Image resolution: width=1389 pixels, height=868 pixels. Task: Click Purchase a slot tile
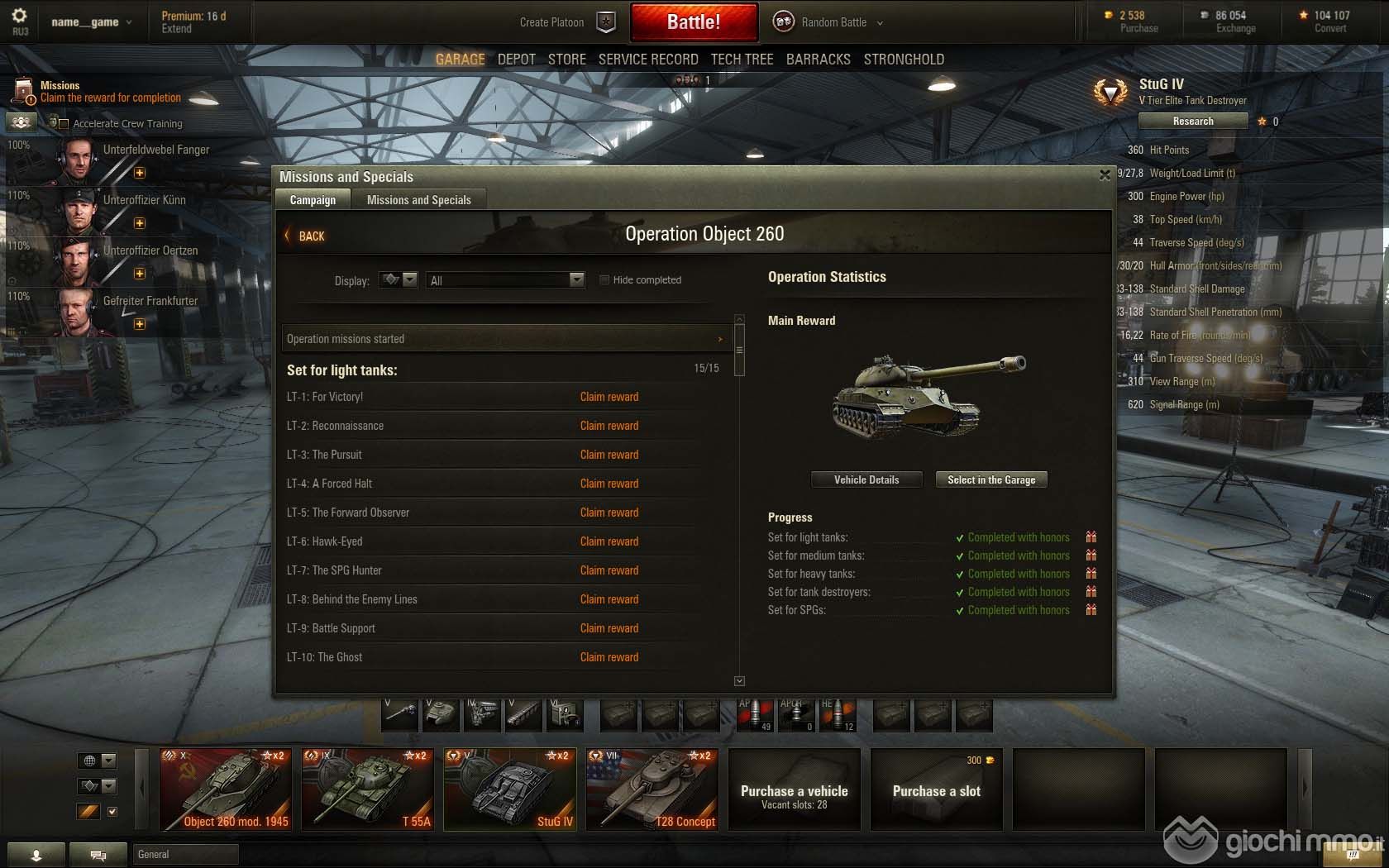click(x=936, y=789)
